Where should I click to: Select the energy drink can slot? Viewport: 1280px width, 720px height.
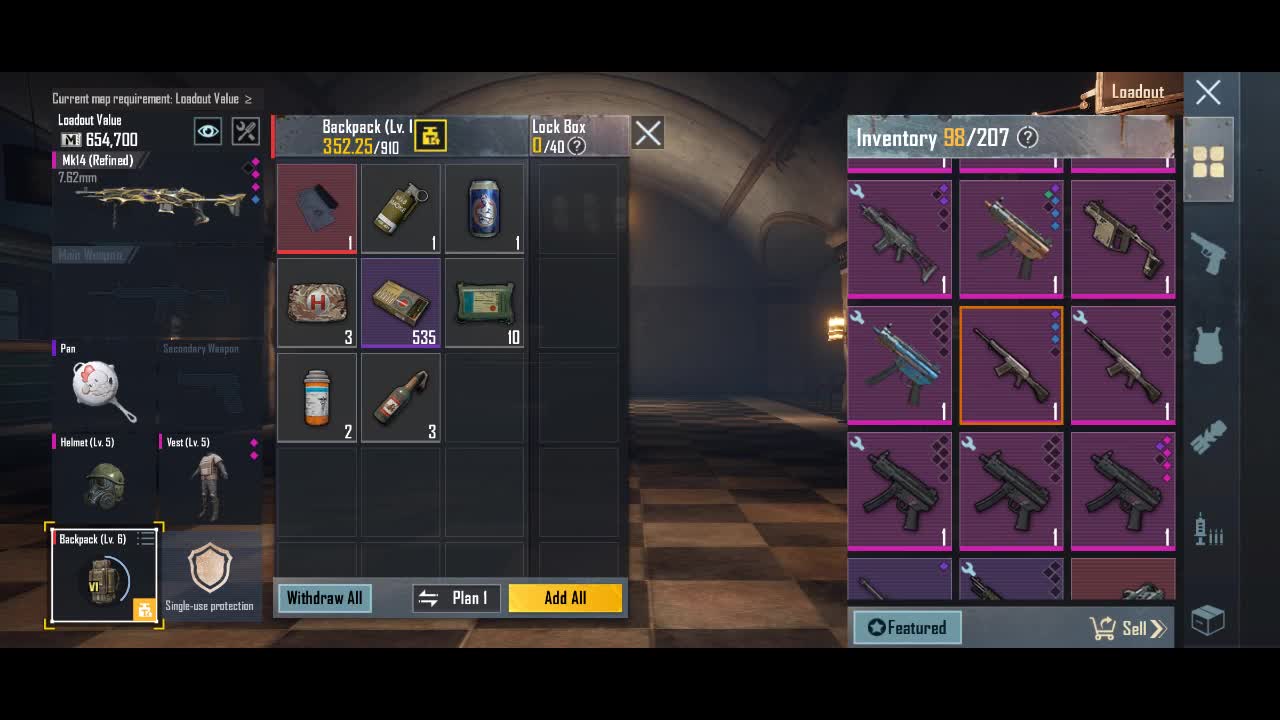tap(484, 208)
